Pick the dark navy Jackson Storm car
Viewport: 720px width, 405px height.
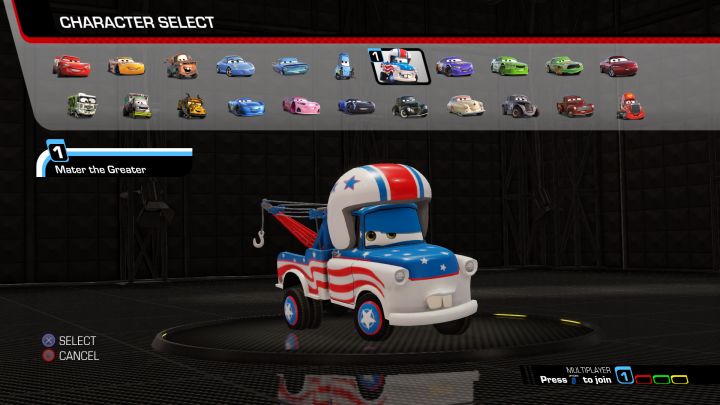coord(355,104)
